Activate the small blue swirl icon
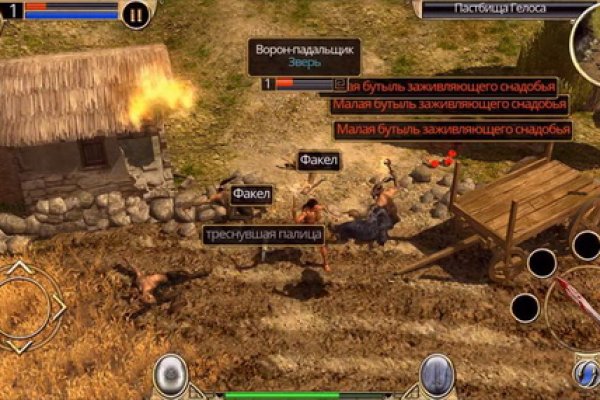The width and height of the screenshot is (600, 400). (x=587, y=373)
